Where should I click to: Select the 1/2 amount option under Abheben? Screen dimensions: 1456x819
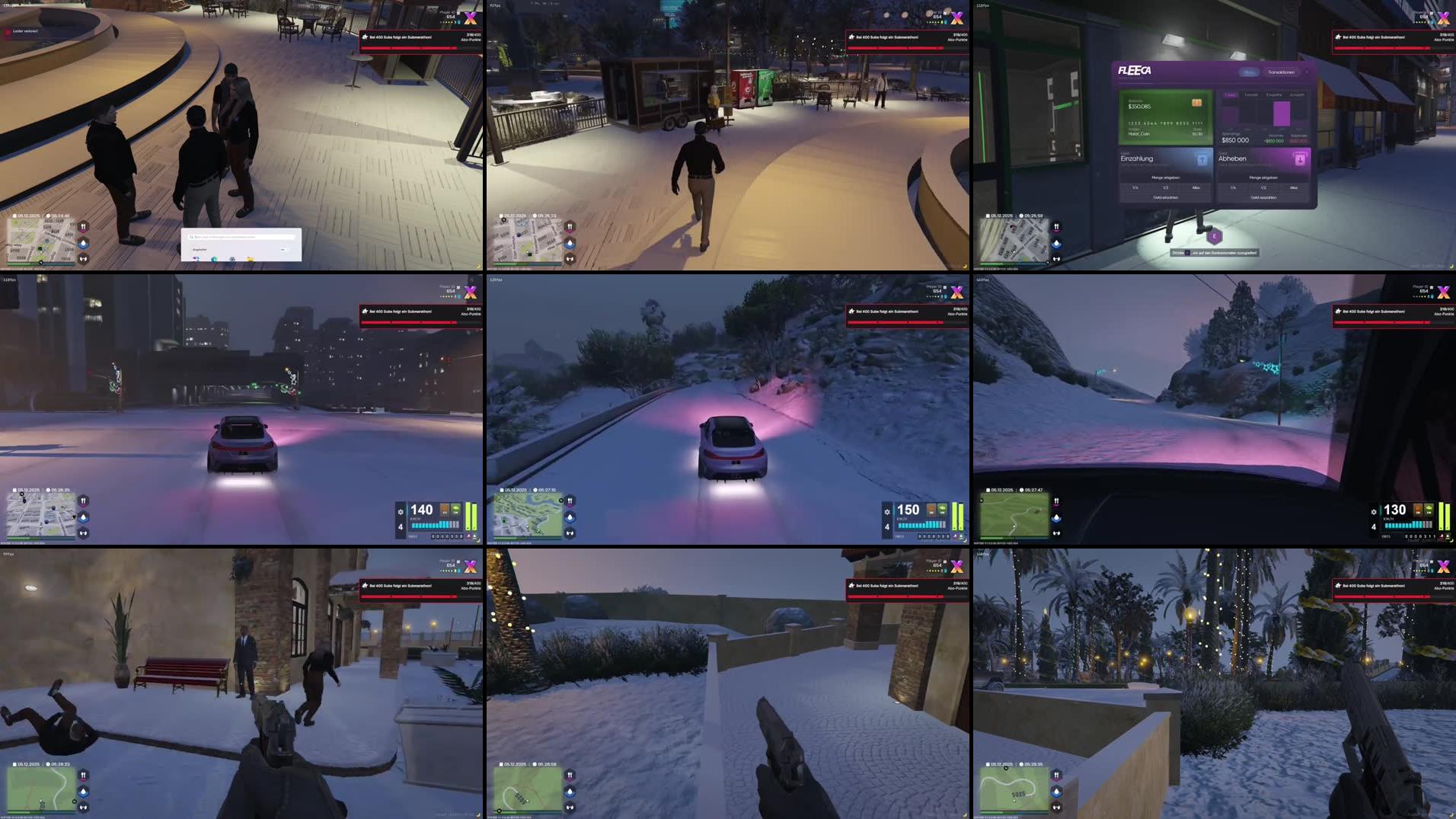pyautogui.click(x=1263, y=187)
